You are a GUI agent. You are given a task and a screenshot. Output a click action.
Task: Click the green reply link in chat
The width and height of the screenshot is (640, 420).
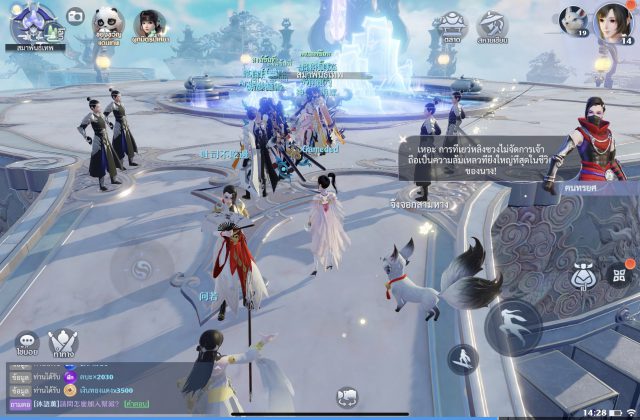coord(138,404)
